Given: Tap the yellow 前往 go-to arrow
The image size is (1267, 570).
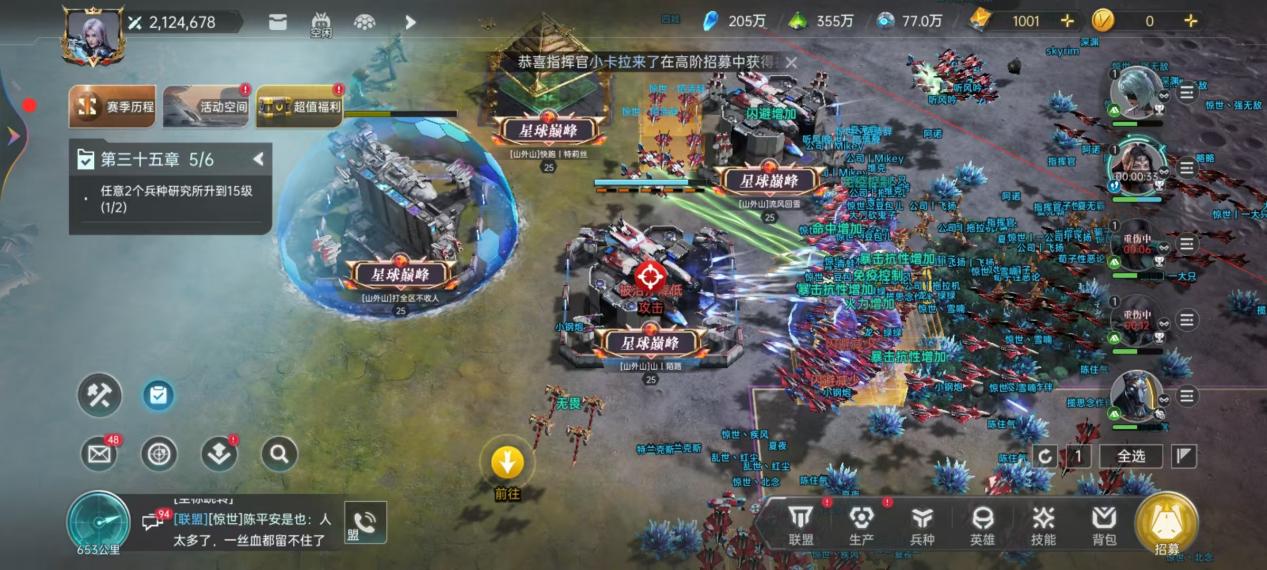Looking at the screenshot, I should click(508, 462).
